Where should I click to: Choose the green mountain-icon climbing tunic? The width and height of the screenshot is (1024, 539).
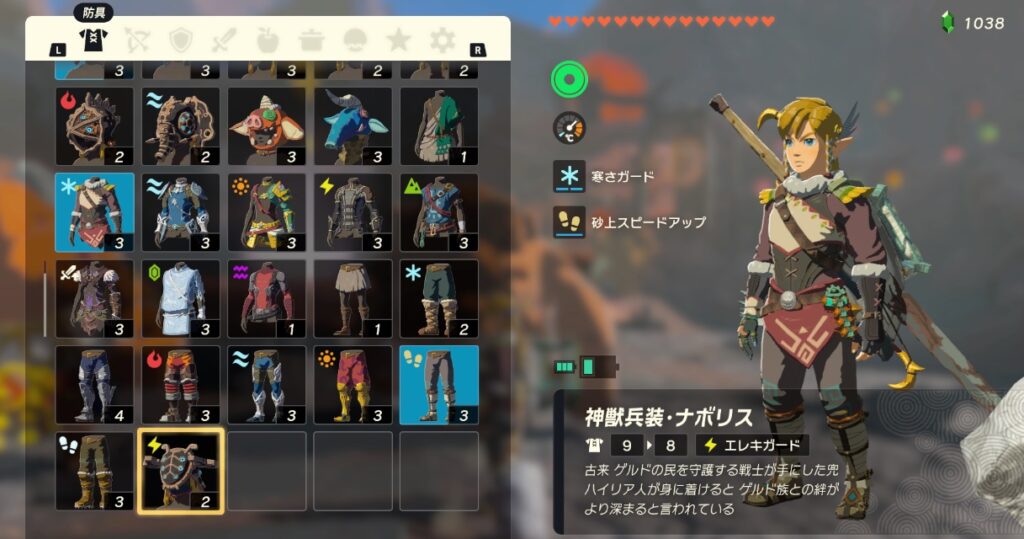(438, 212)
